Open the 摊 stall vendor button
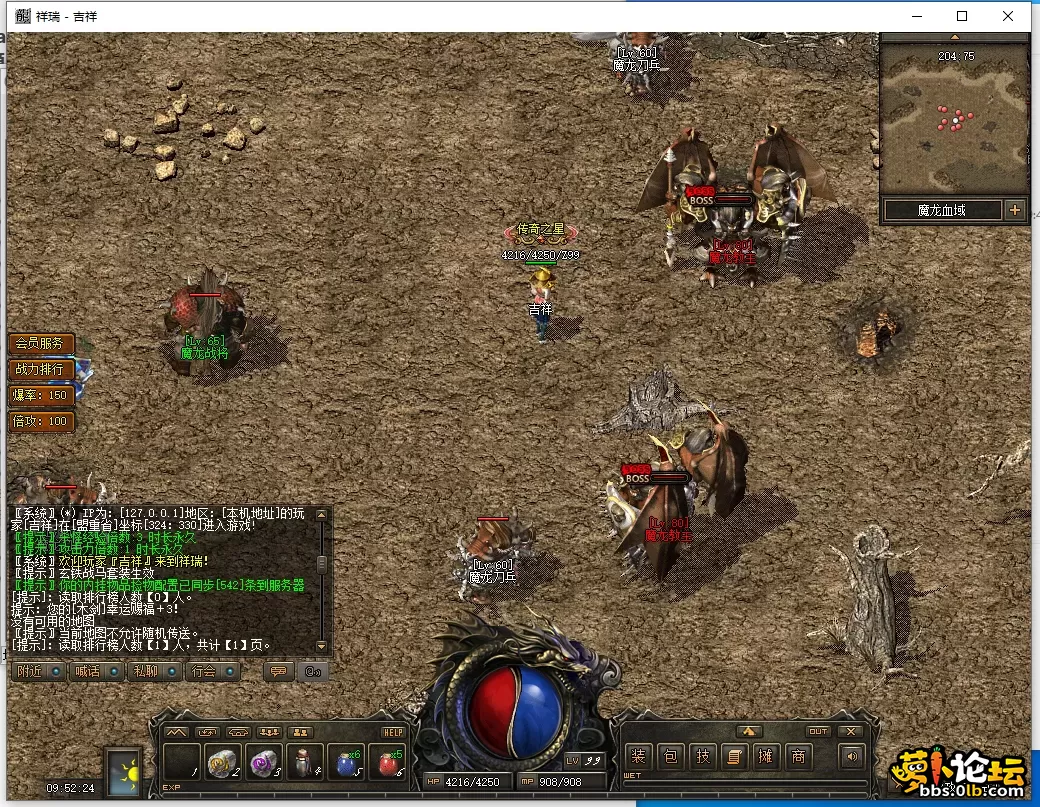 tap(765, 757)
